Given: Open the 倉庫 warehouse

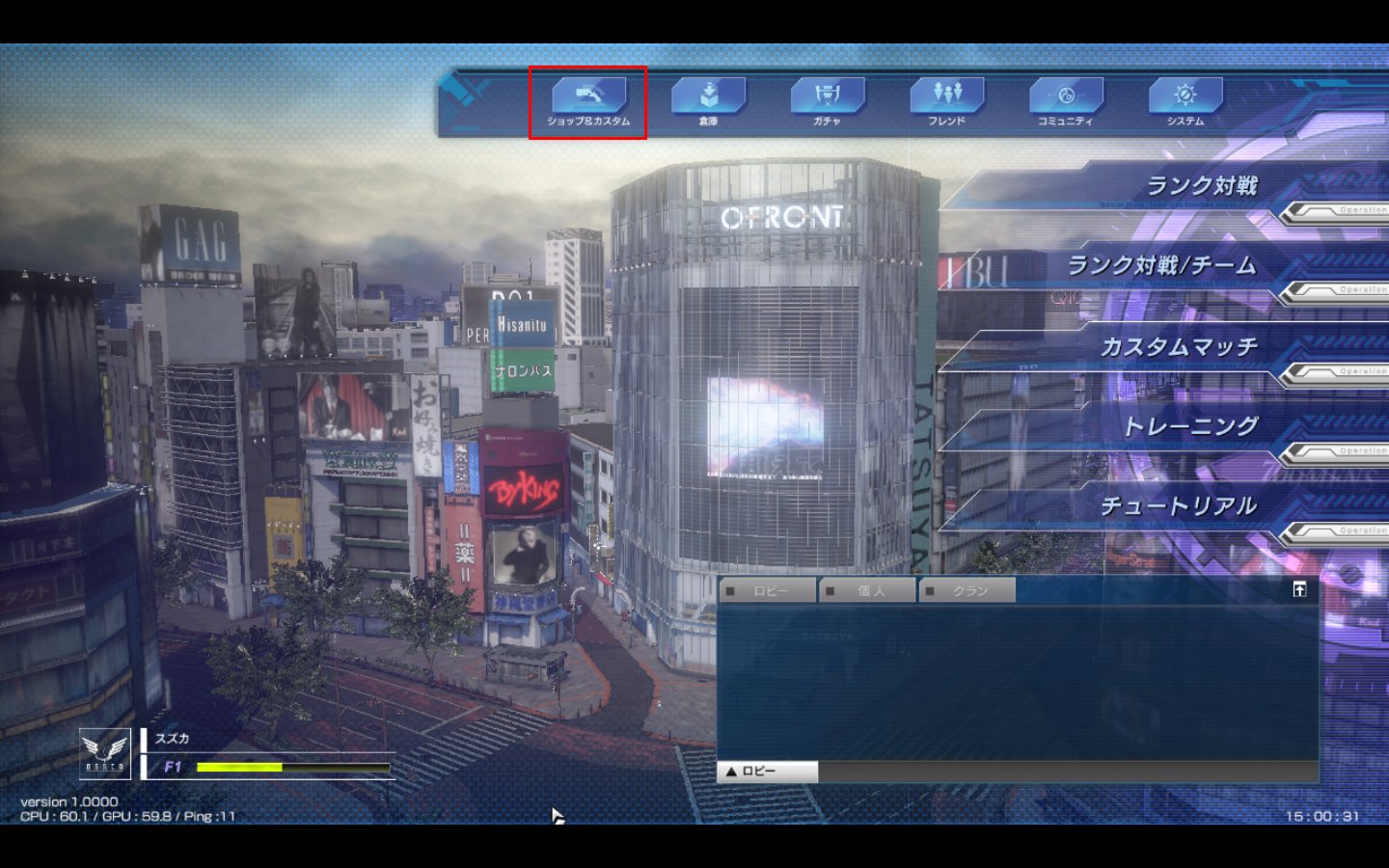Looking at the screenshot, I should [708, 102].
